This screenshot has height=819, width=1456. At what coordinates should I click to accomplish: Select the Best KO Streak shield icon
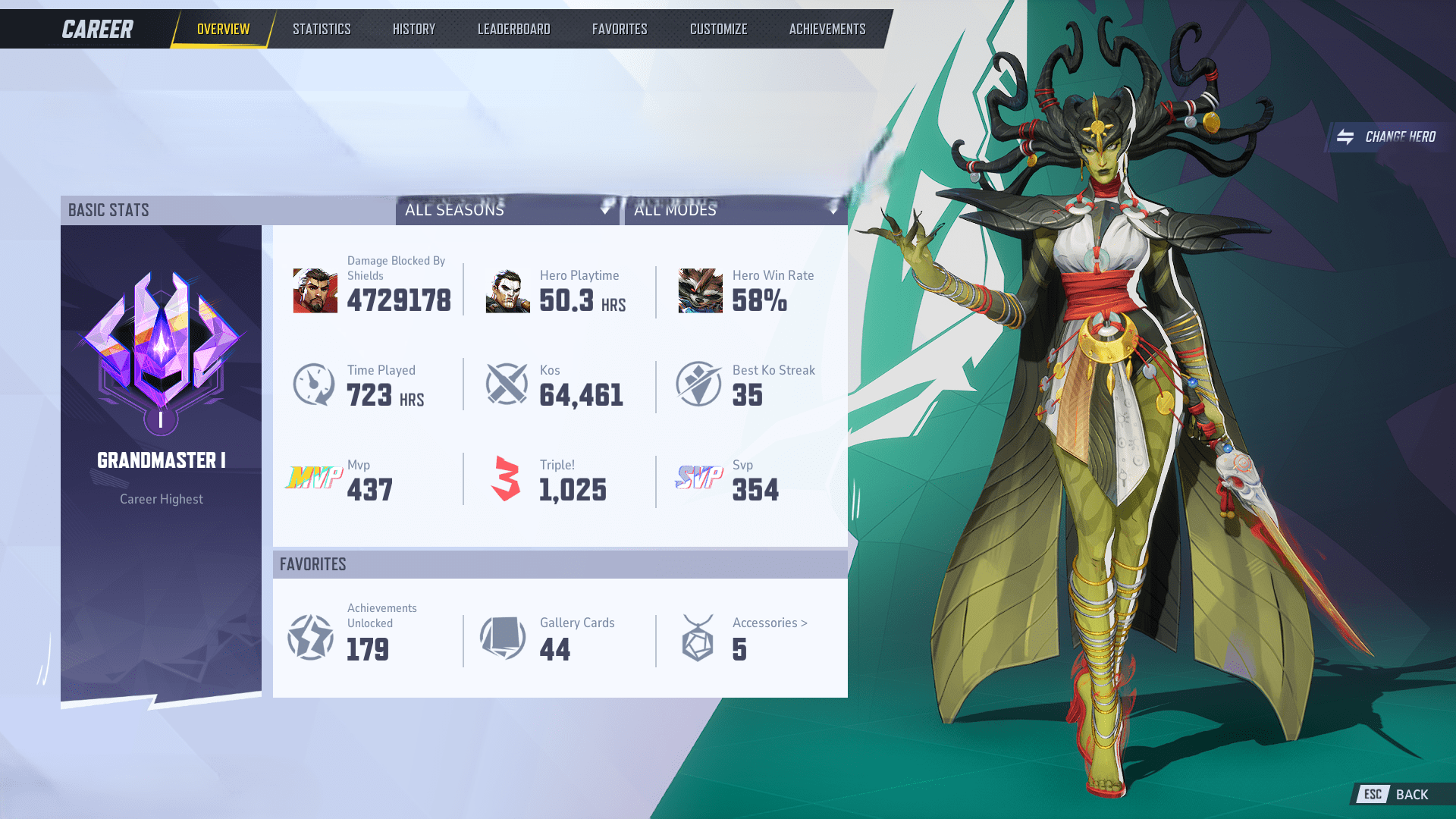click(699, 385)
